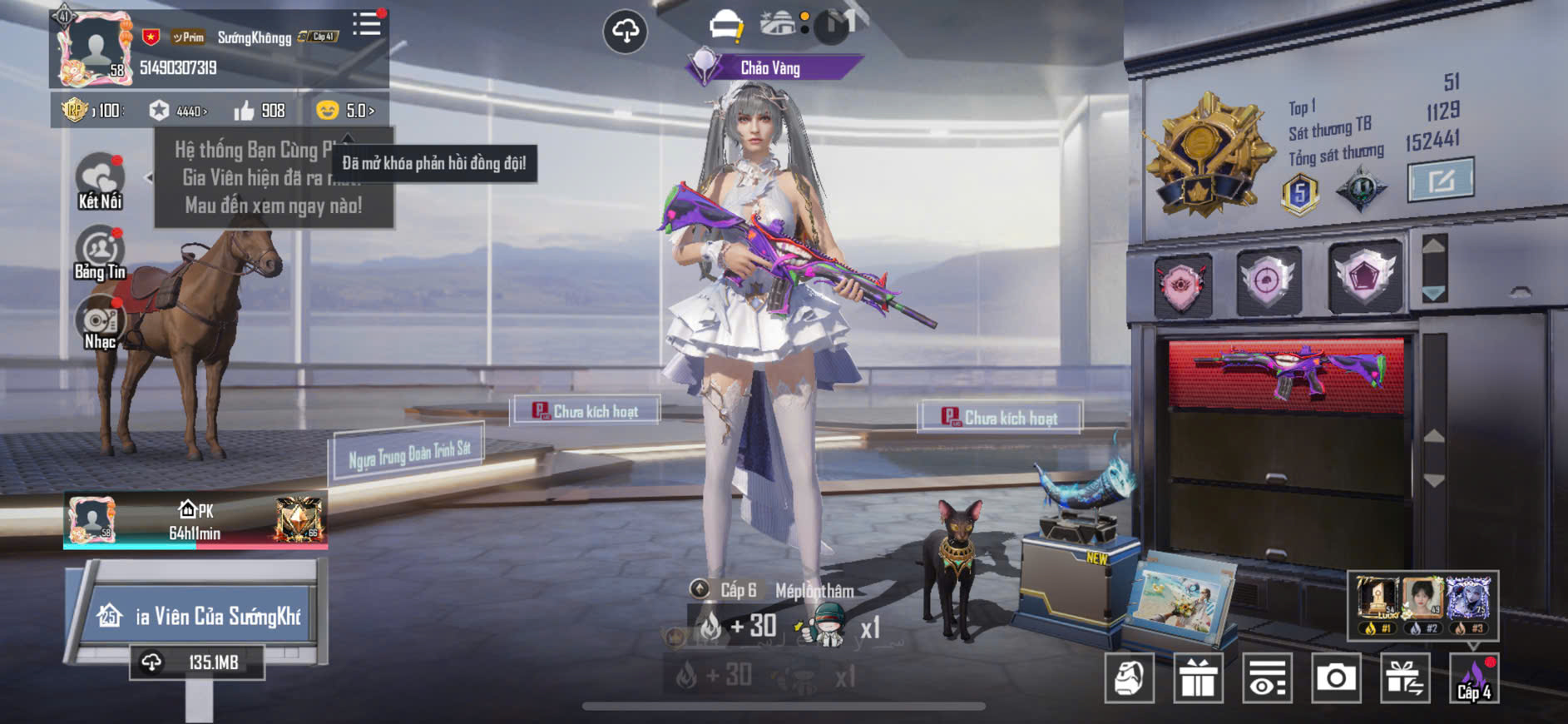1568x724 pixels.
Task: Click the share/edit button beside the stats
Action: (x=1440, y=179)
